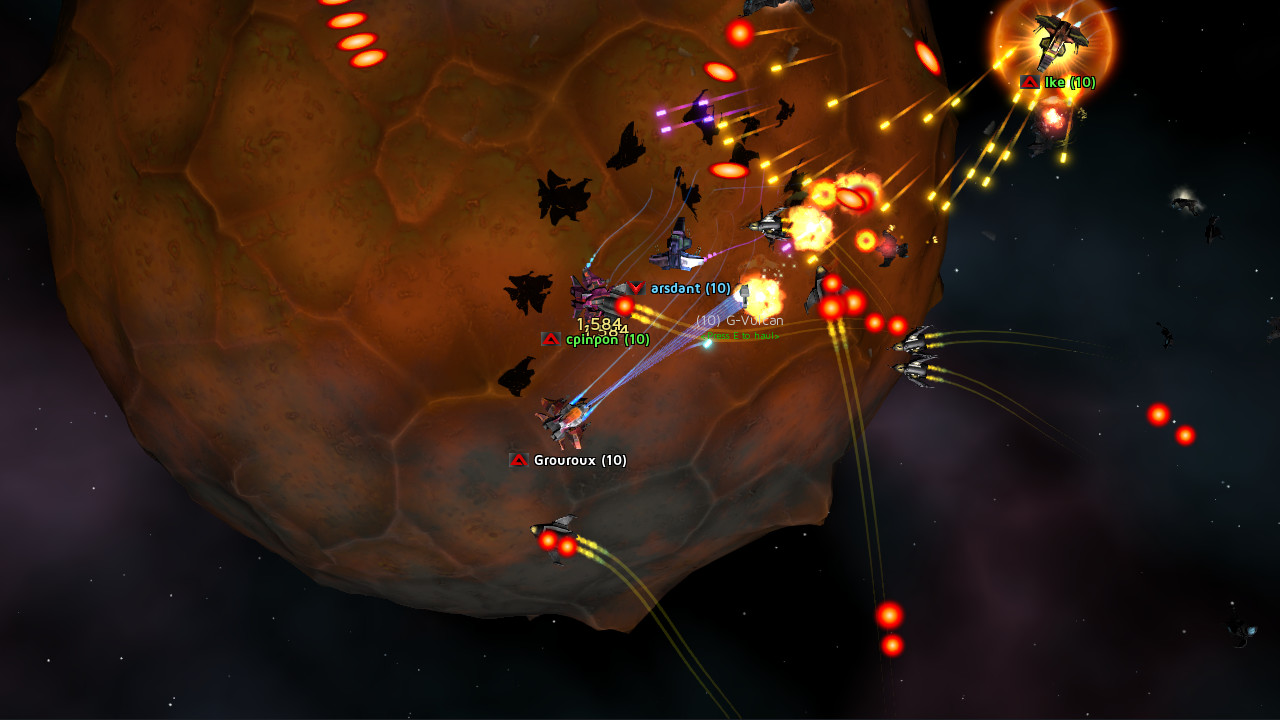The height and width of the screenshot is (720, 1280).
Task: Select the red V clan icon beside arsdant
Action: (637, 285)
